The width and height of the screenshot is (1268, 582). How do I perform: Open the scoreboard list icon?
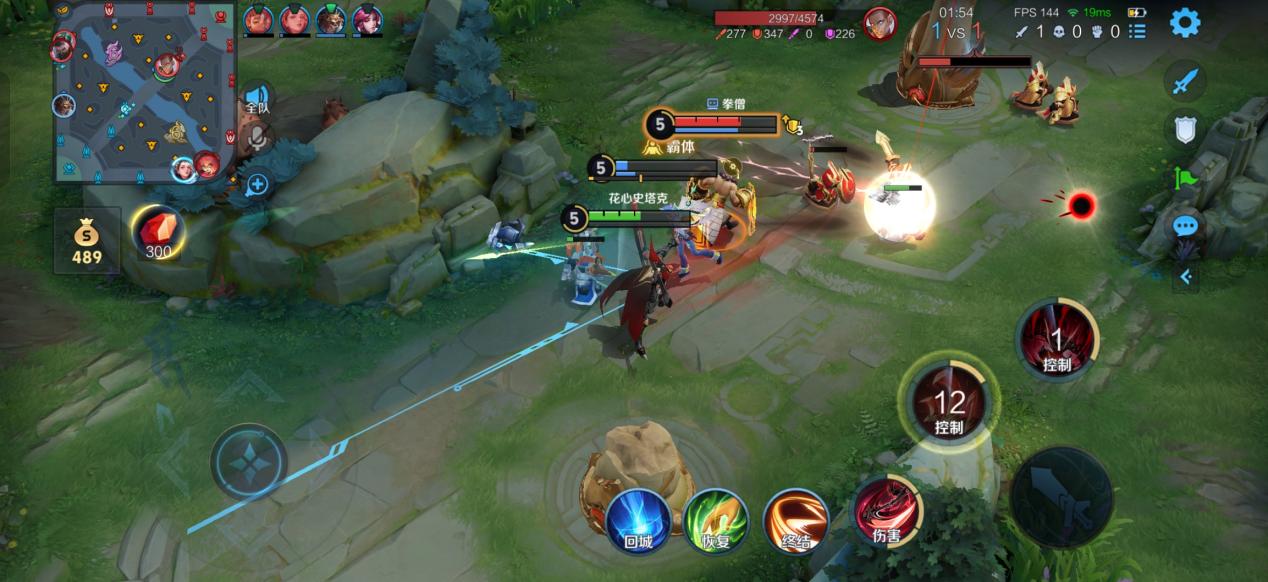tap(1138, 32)
